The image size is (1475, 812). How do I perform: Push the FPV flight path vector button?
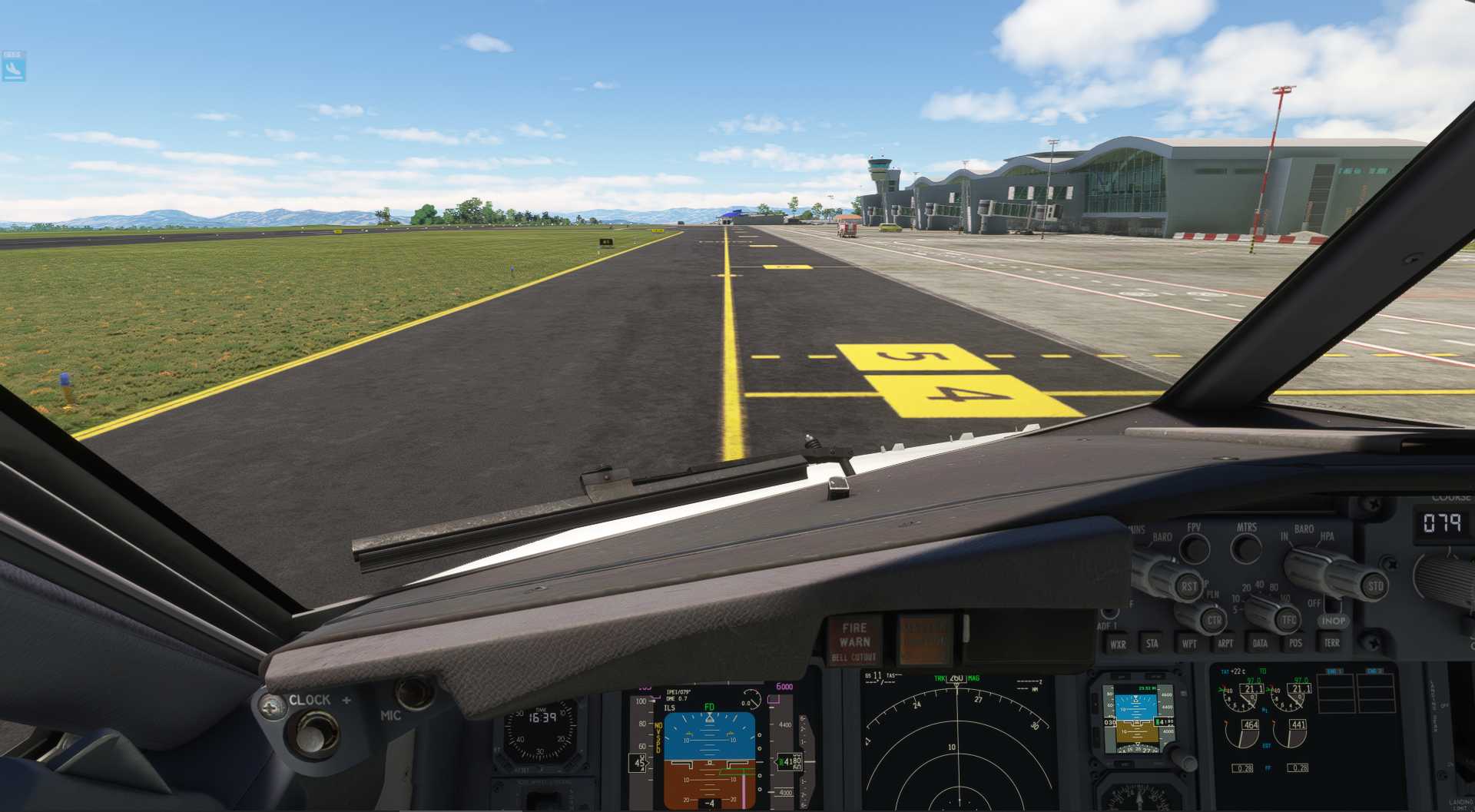(x=1194, y=547)
